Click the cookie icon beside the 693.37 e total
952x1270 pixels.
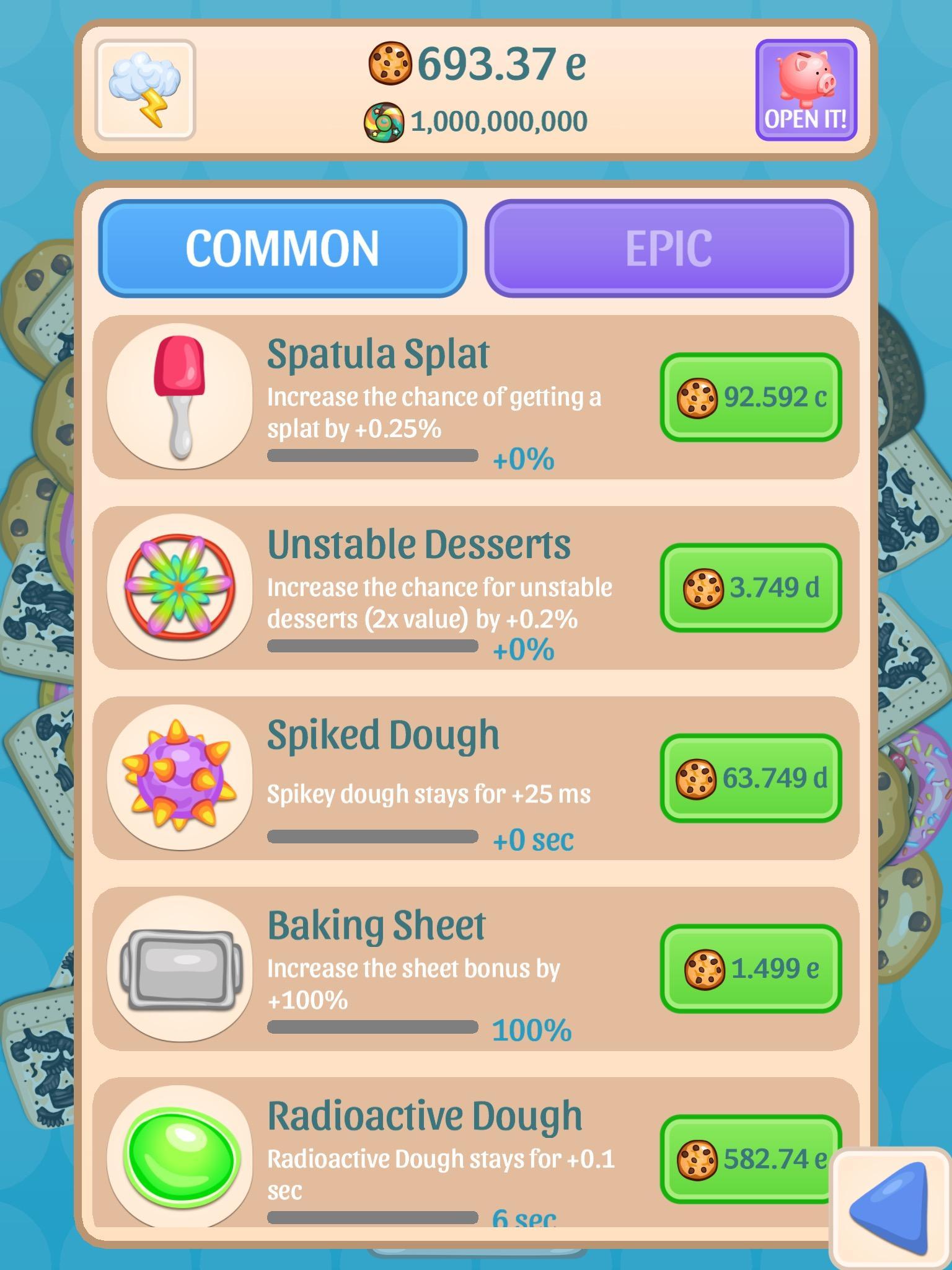pos(392,64)
